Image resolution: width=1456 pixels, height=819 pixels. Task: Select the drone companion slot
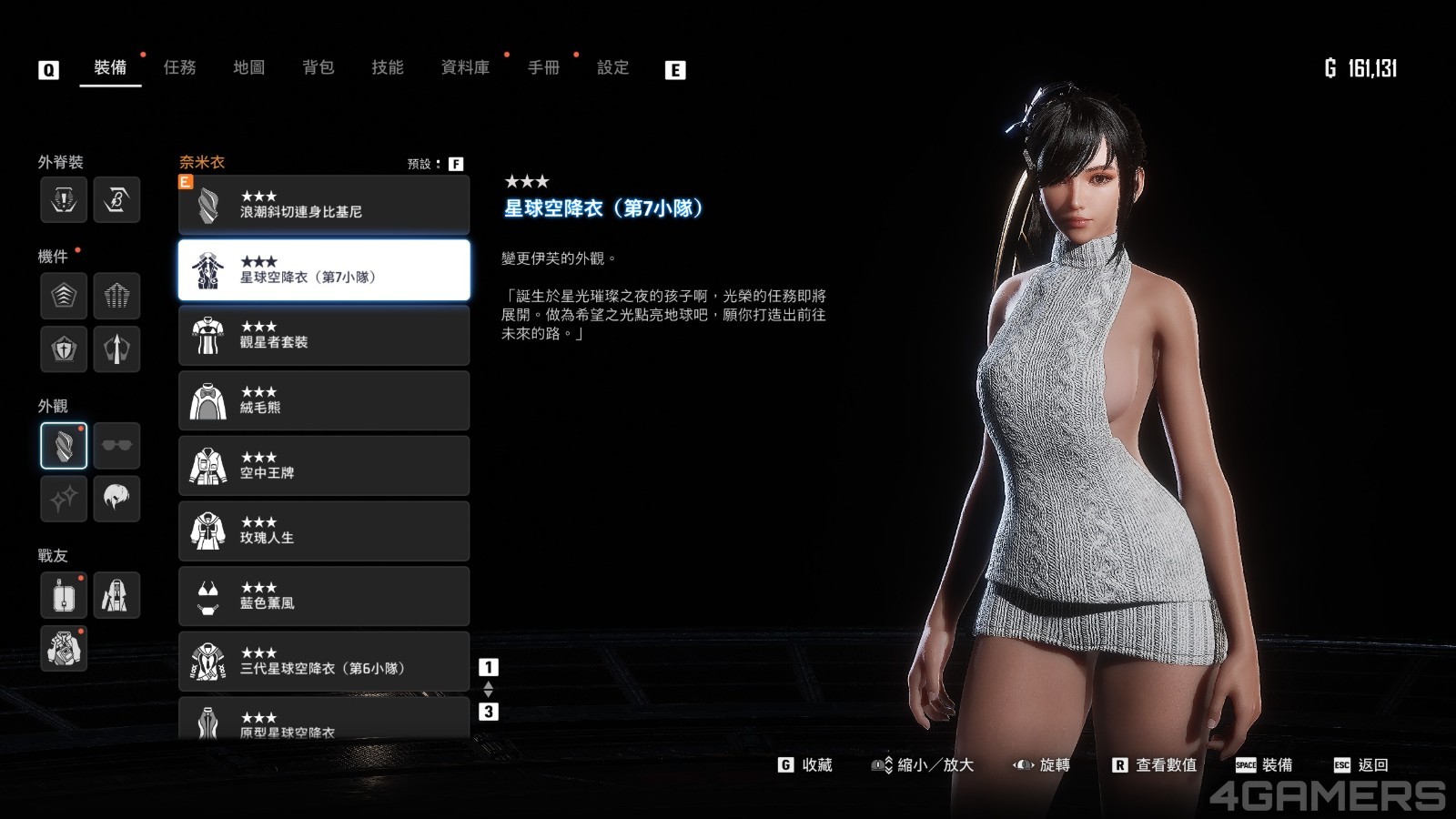(x=64, y=596)
